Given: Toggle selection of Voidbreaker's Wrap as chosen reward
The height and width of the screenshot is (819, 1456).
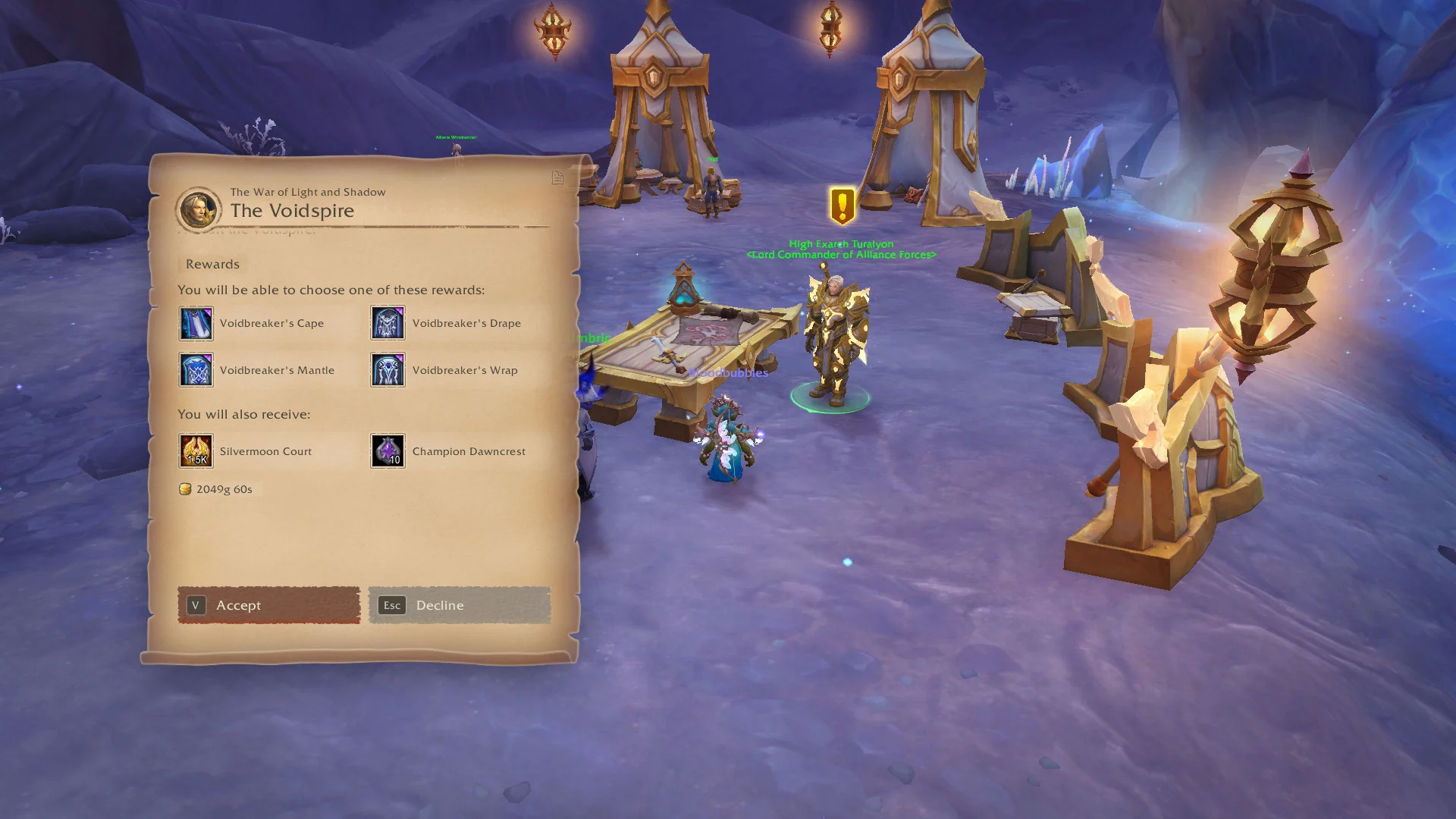Looking at the screenshot, I should click(x=388, y=370).
